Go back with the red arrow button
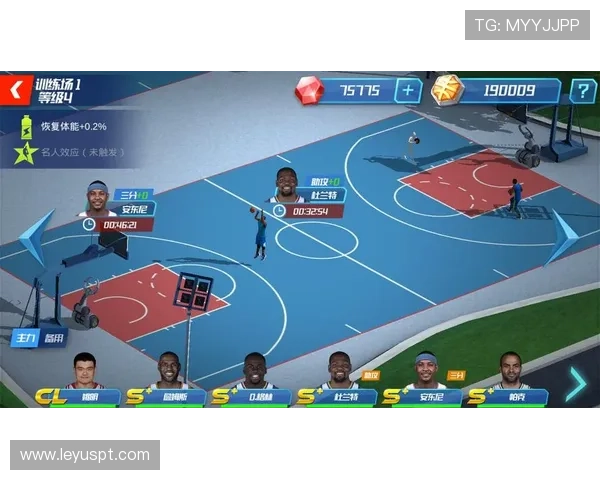 (15, 90)
